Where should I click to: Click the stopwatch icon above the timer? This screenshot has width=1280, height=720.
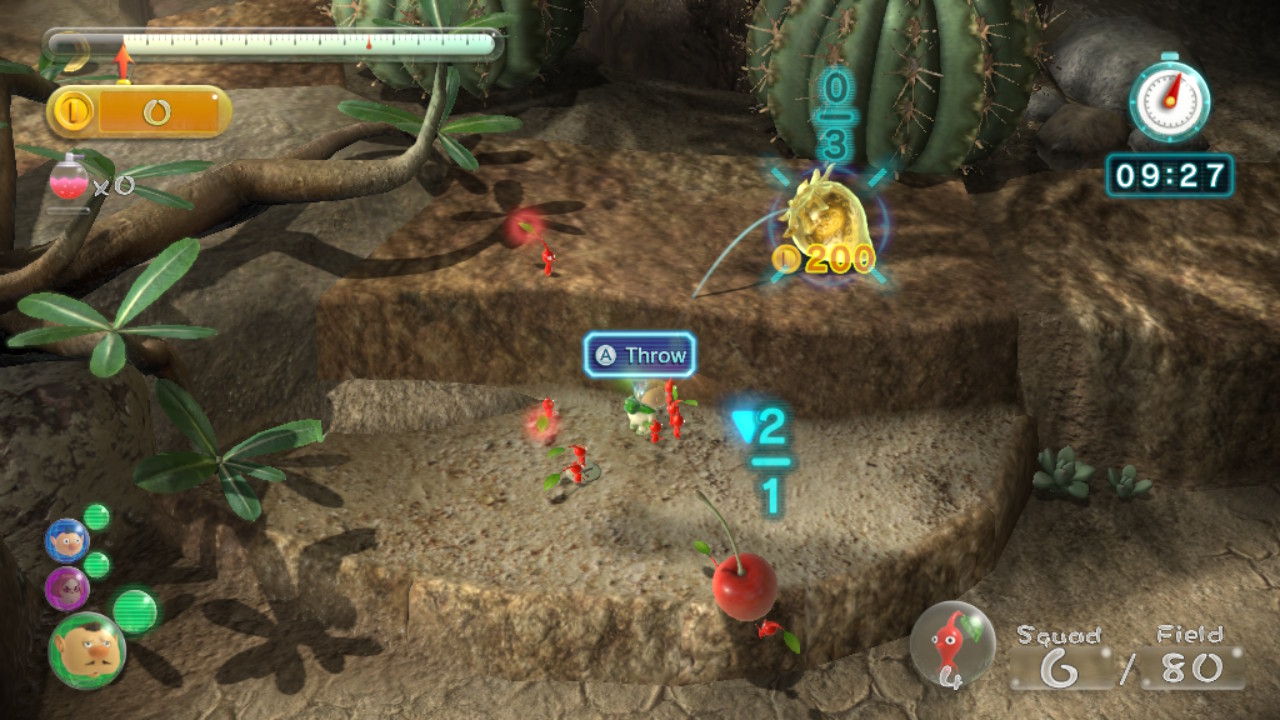tap(1169, 99)
